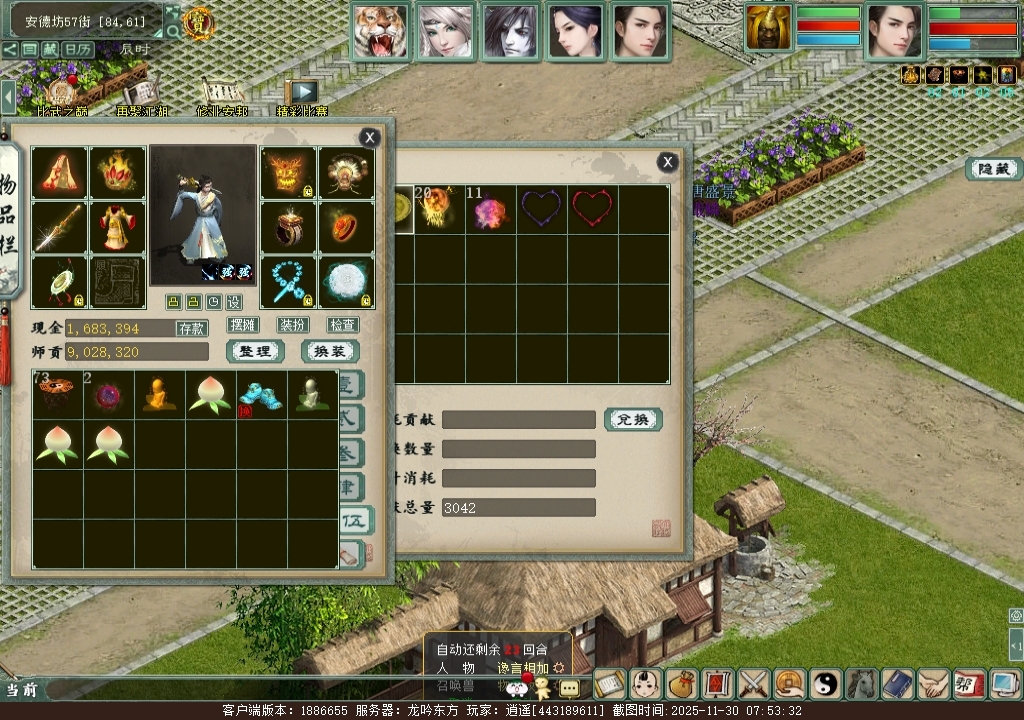This screenshot has width=1024, height=720.
Task: Open the horse mount icon in the toolbar
Action: tap(862, 684)
